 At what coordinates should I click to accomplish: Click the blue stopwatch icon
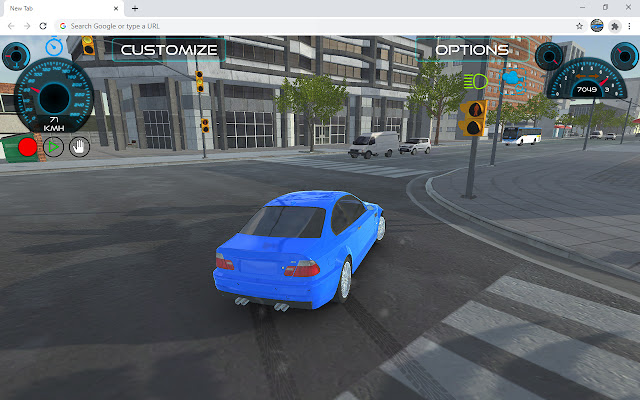(55, 45)
